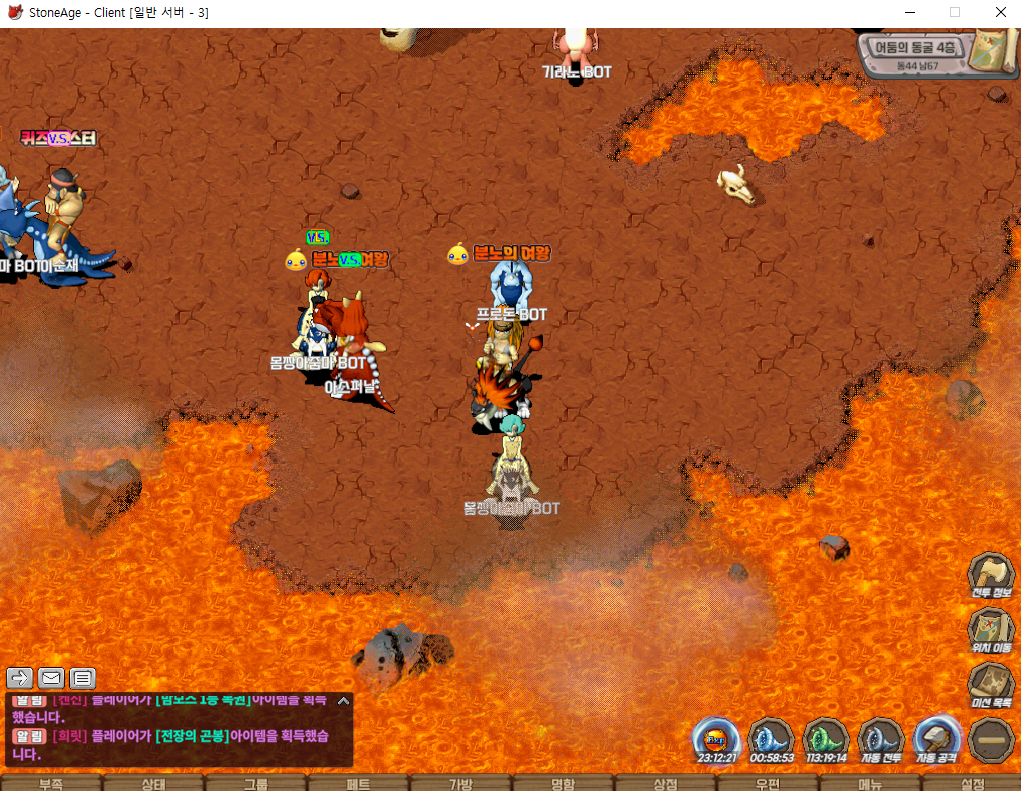Open the 명함 (name card) menu
Image resolution: width=1021 pixels, height=791 pixels.
562,784
